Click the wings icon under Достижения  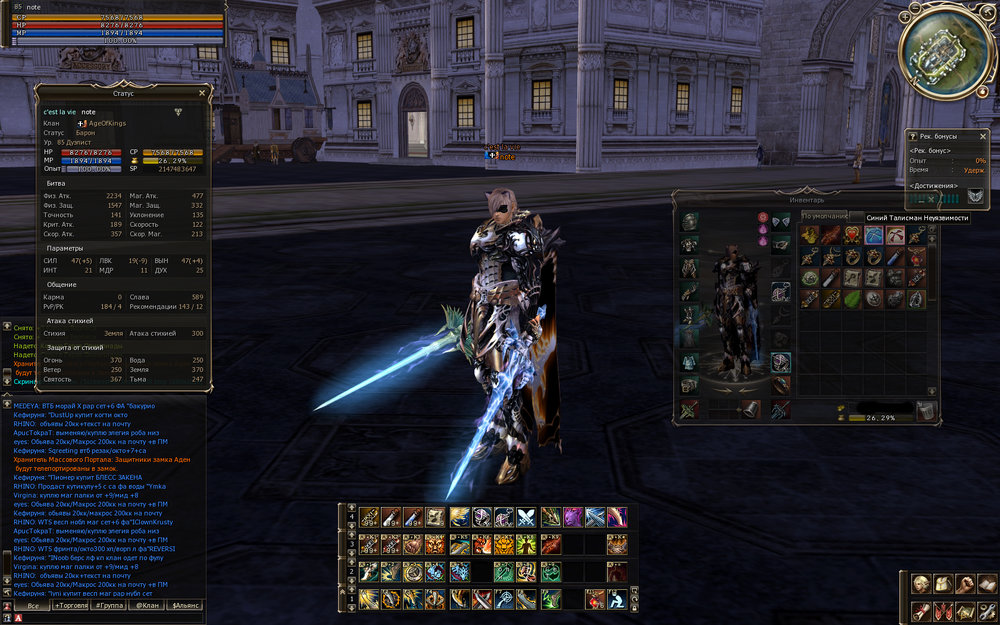tap(975, 195)
